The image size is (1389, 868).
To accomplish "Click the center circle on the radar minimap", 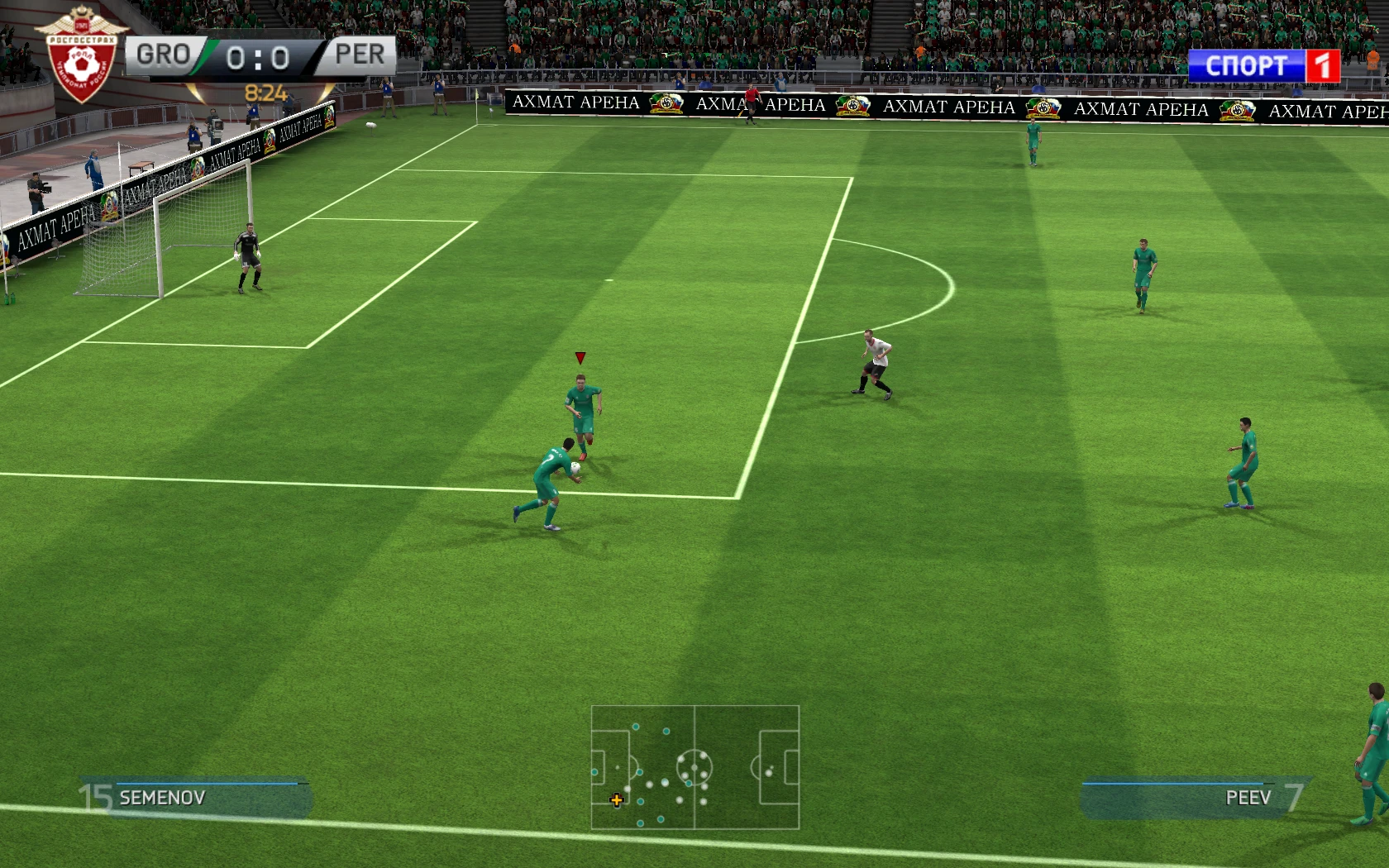I will click(694, 767).
